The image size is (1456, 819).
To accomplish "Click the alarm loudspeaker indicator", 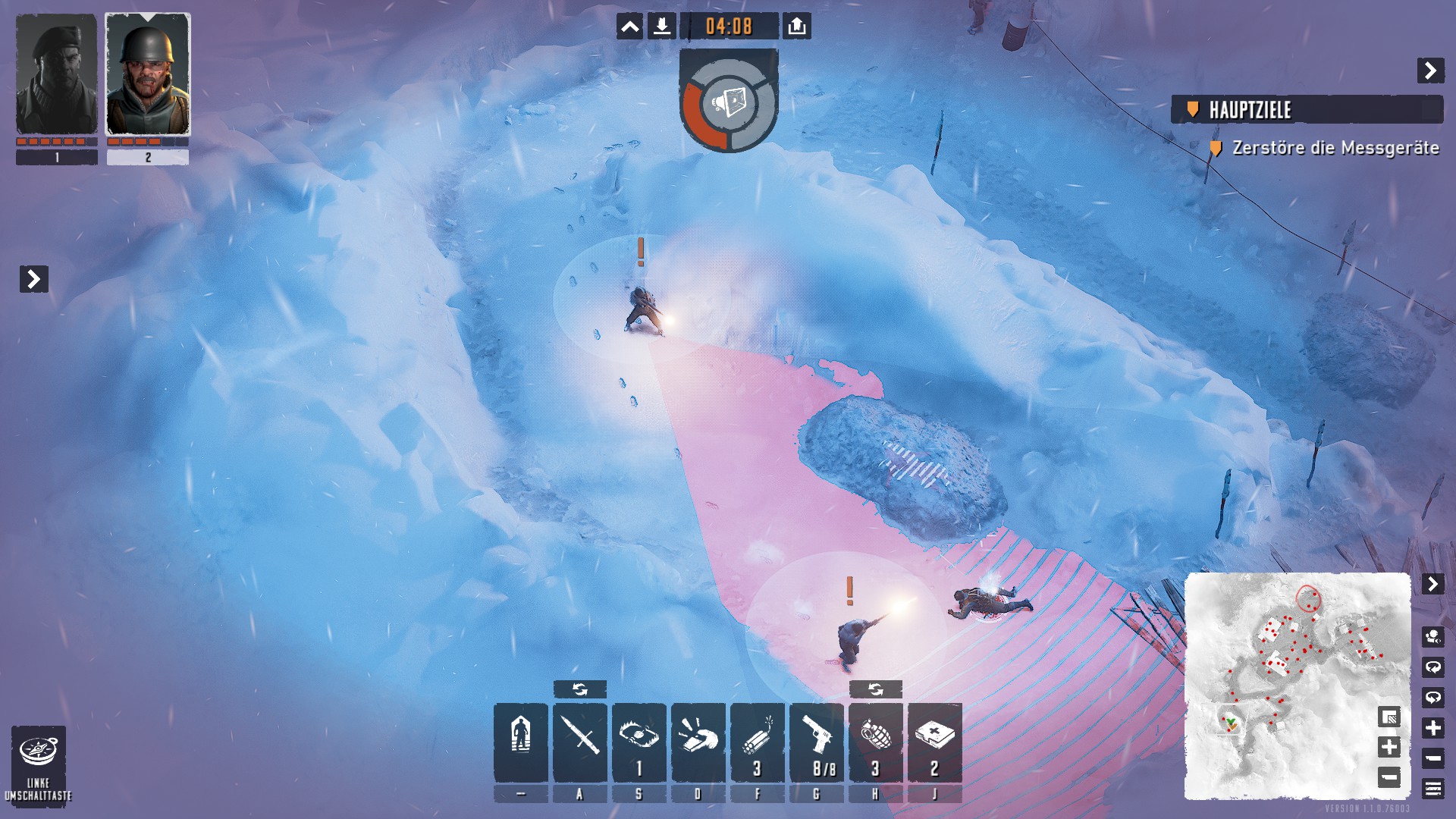I will (x=728, y=102).
